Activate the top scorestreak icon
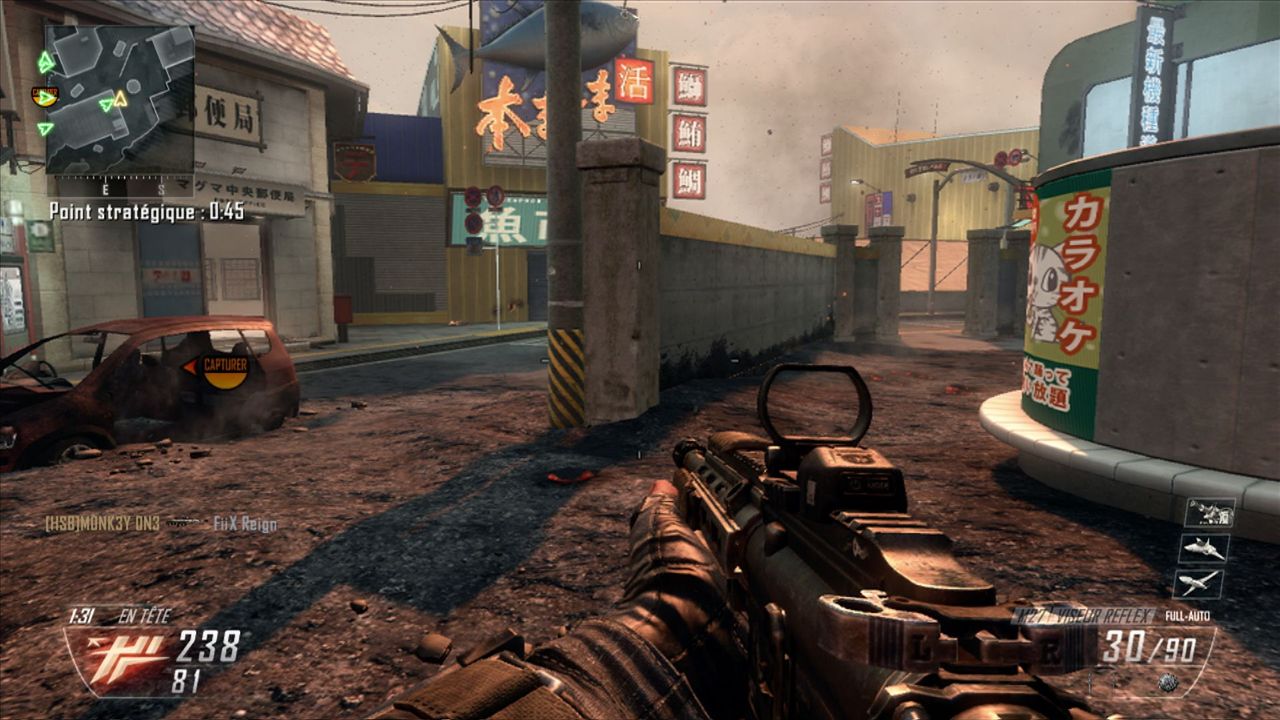This screenshot has height=720, width=1280. click(x=1209, y=513)
